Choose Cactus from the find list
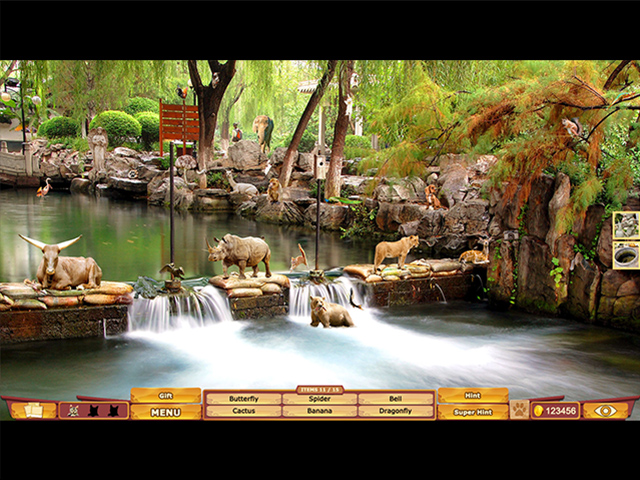Viewport: 640px width, 480px height. click(x=243, y=411)
